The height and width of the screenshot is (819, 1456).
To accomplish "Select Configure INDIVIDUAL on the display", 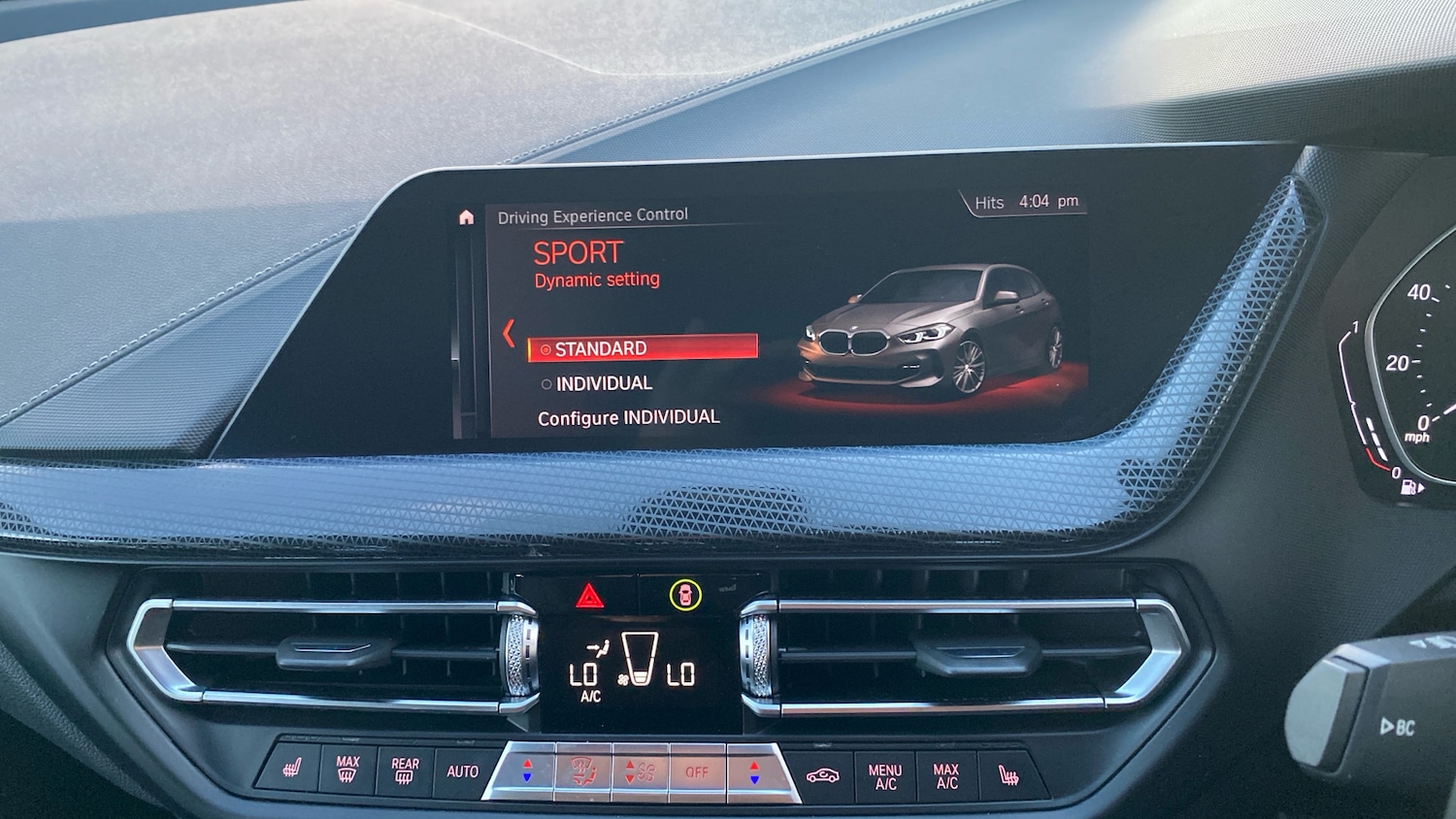I will point(629,416).
